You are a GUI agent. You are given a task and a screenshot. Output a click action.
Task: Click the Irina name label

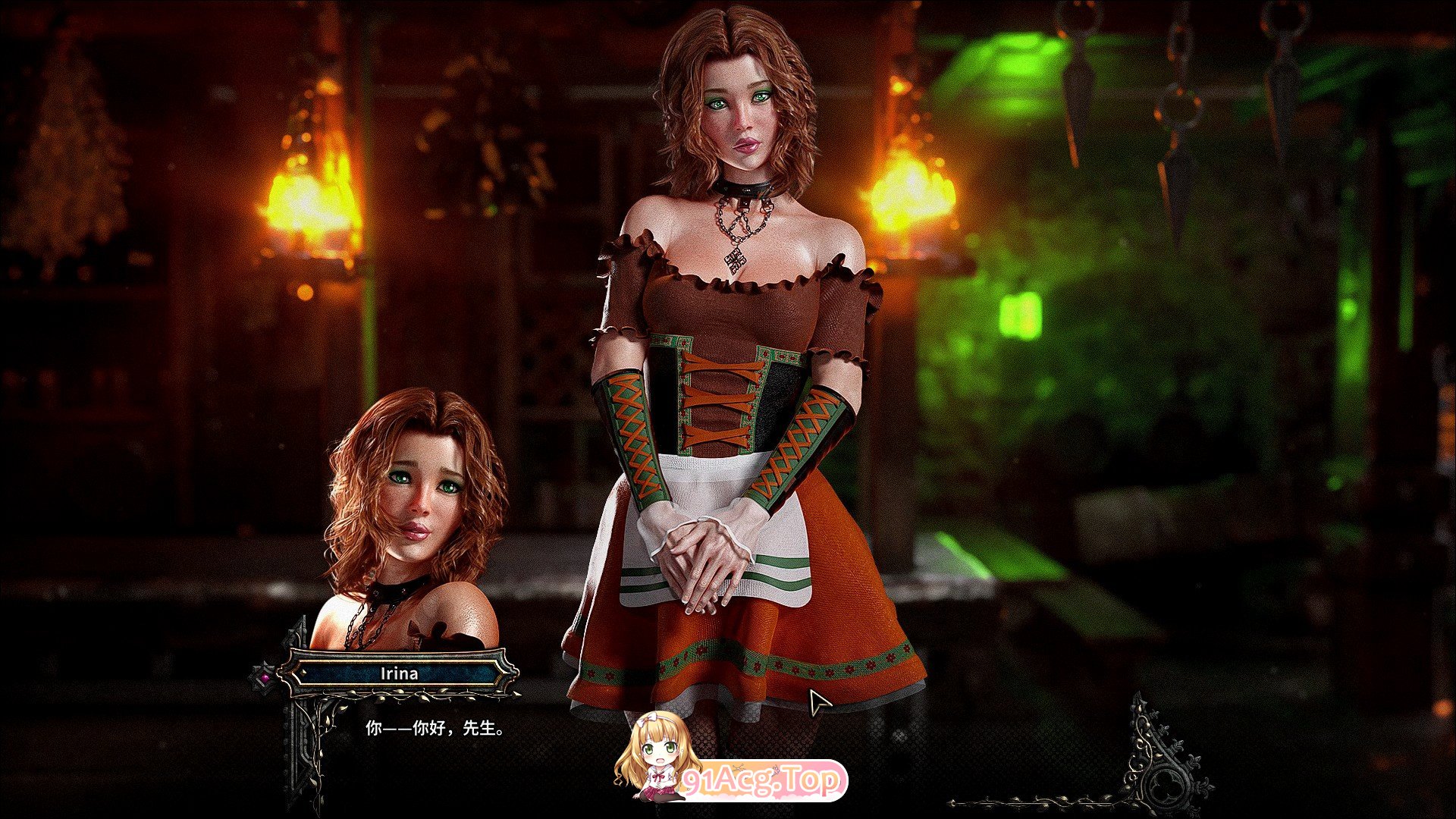[398, 672]
